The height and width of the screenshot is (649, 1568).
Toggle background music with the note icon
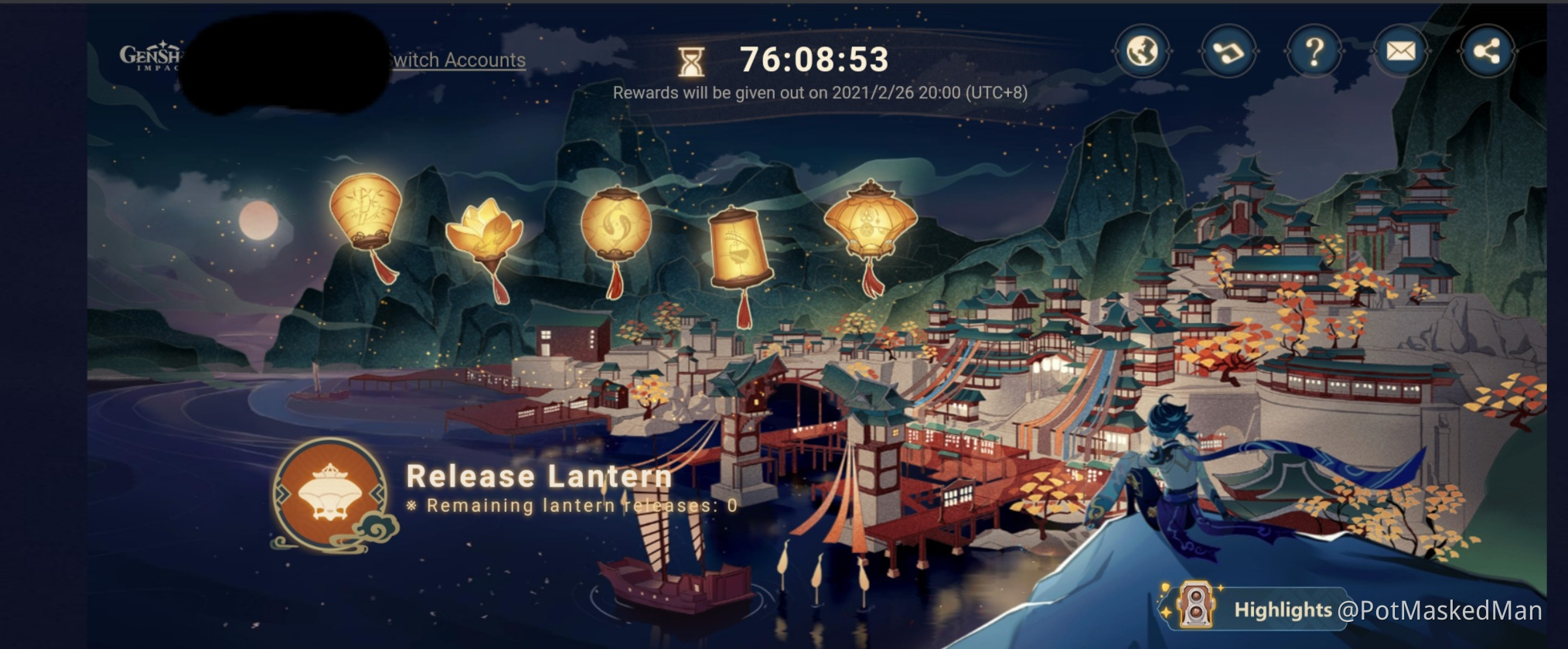[1228, 50]
